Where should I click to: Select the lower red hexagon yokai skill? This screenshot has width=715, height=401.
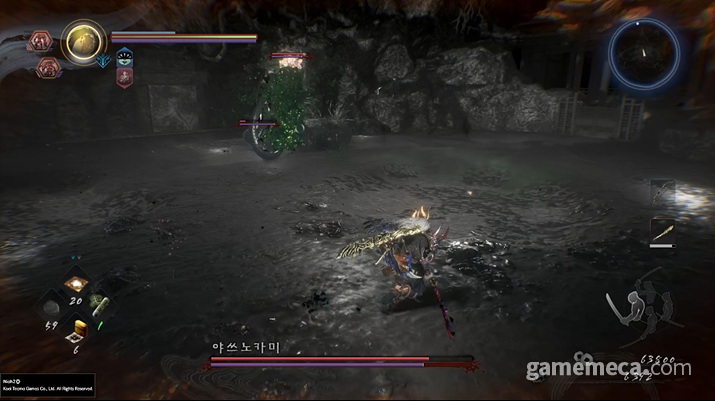[x=48, y=66]
